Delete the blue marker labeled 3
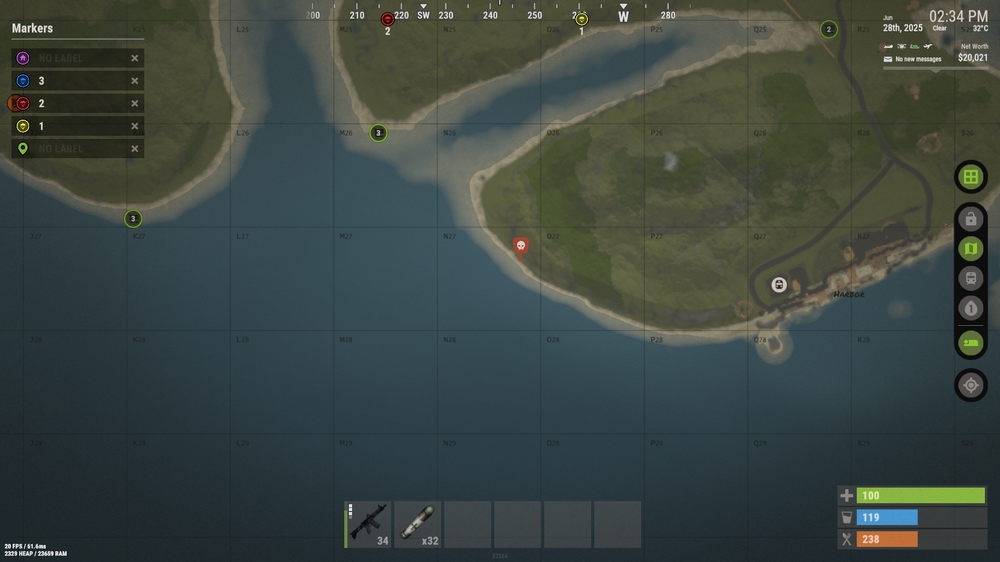Screen dimensions: 1000x562 point(135,81)
